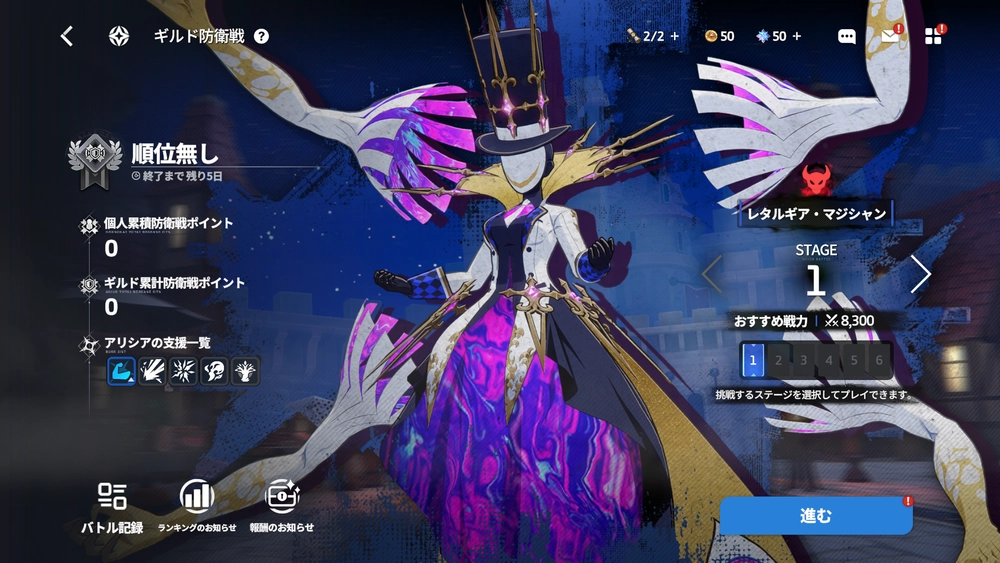Add blue crystals with the plus
The height and width of the screenshot is (563, 1000).
[x=797, y=36]
